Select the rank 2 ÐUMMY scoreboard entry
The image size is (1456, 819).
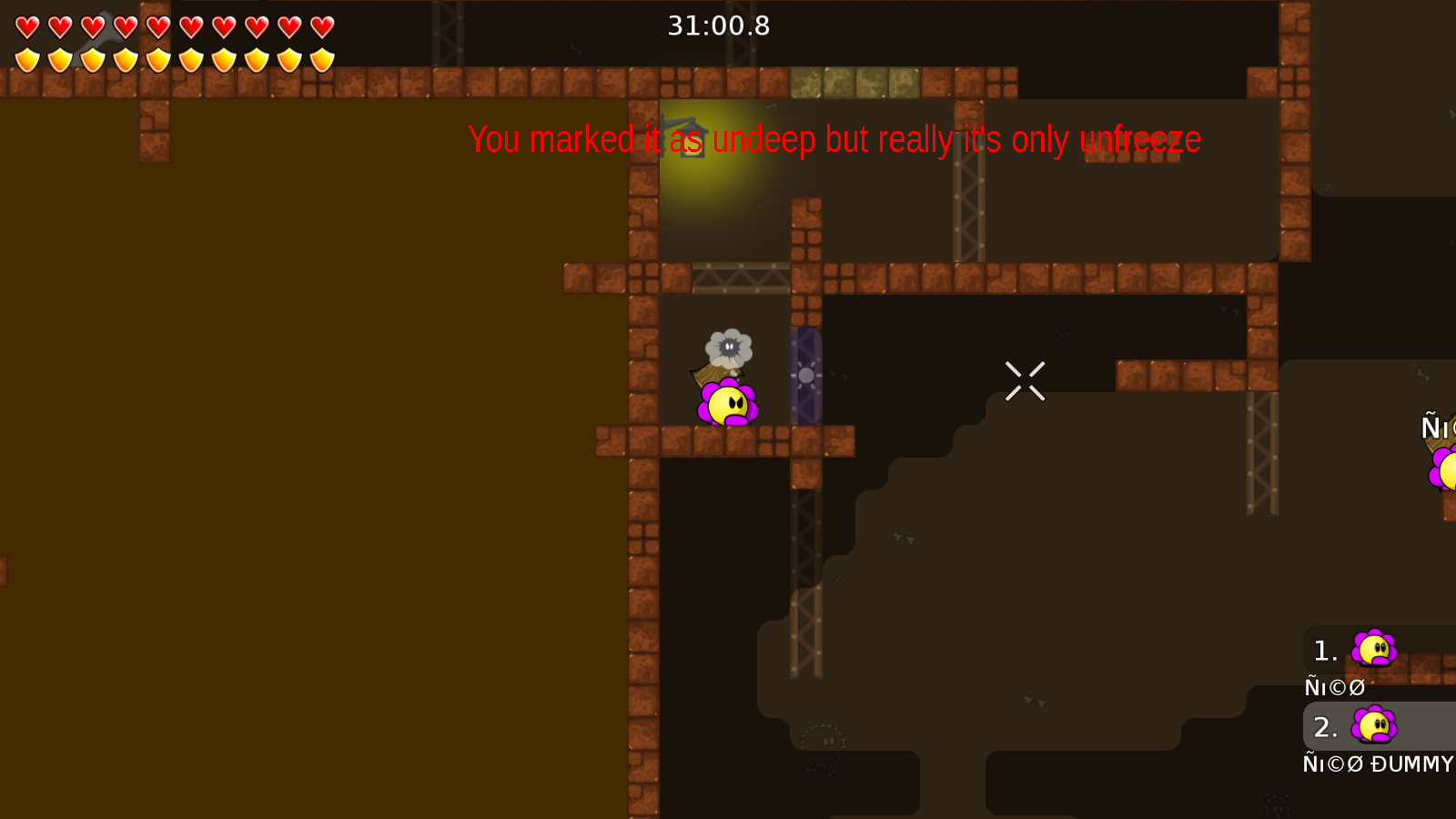click(x=1324, y=726)
